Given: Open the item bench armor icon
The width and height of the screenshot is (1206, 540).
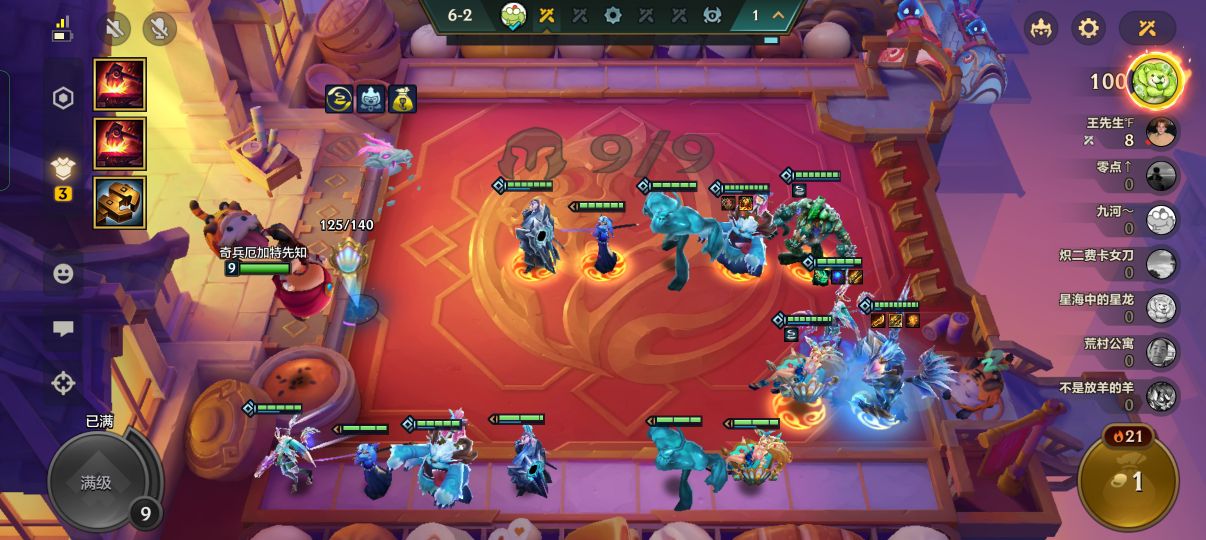Looking at the screenshot, I should pyautogui.click(x=63, y=169).
